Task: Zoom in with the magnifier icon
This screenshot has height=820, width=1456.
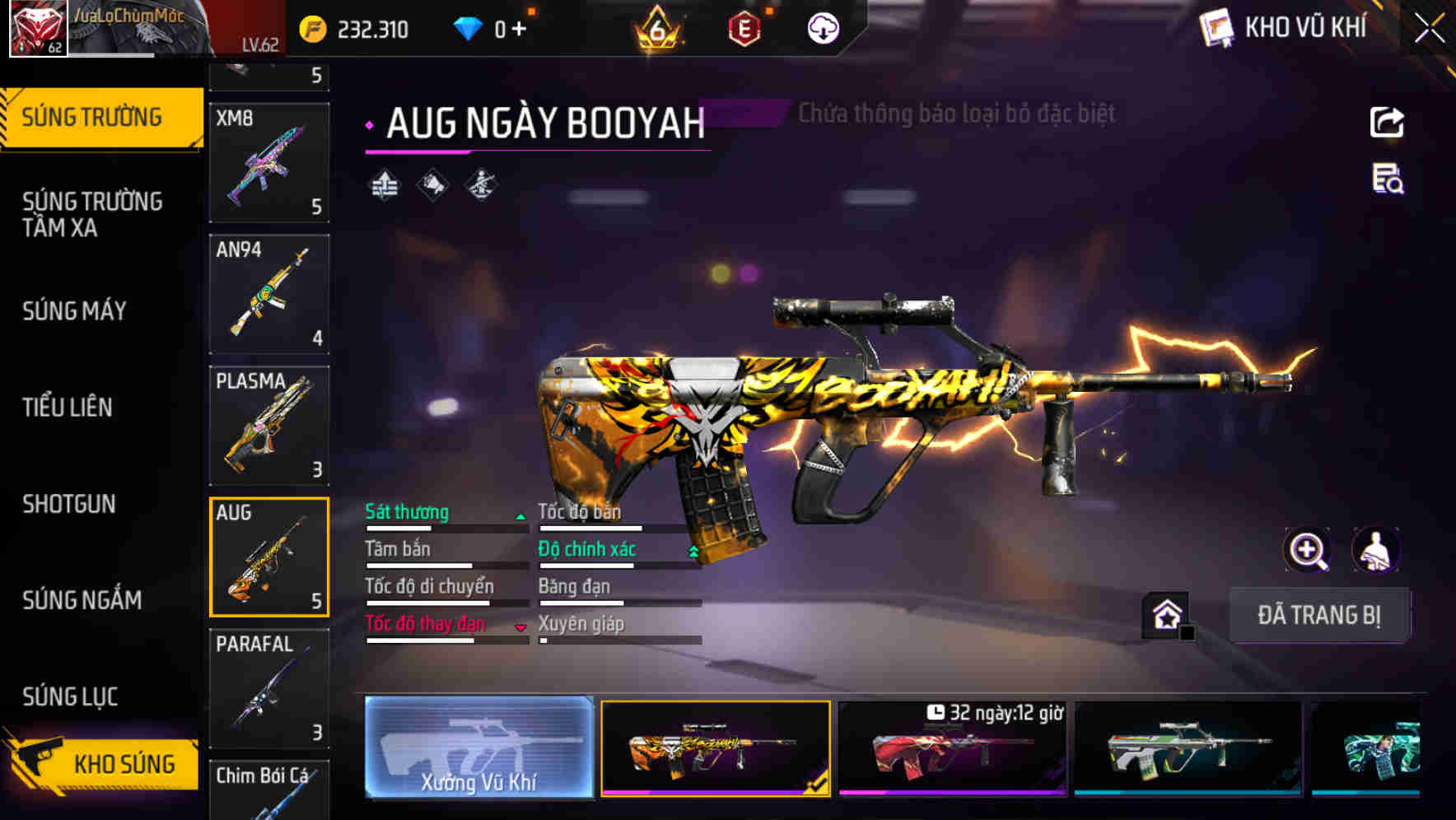Action: coord(1307,550)
